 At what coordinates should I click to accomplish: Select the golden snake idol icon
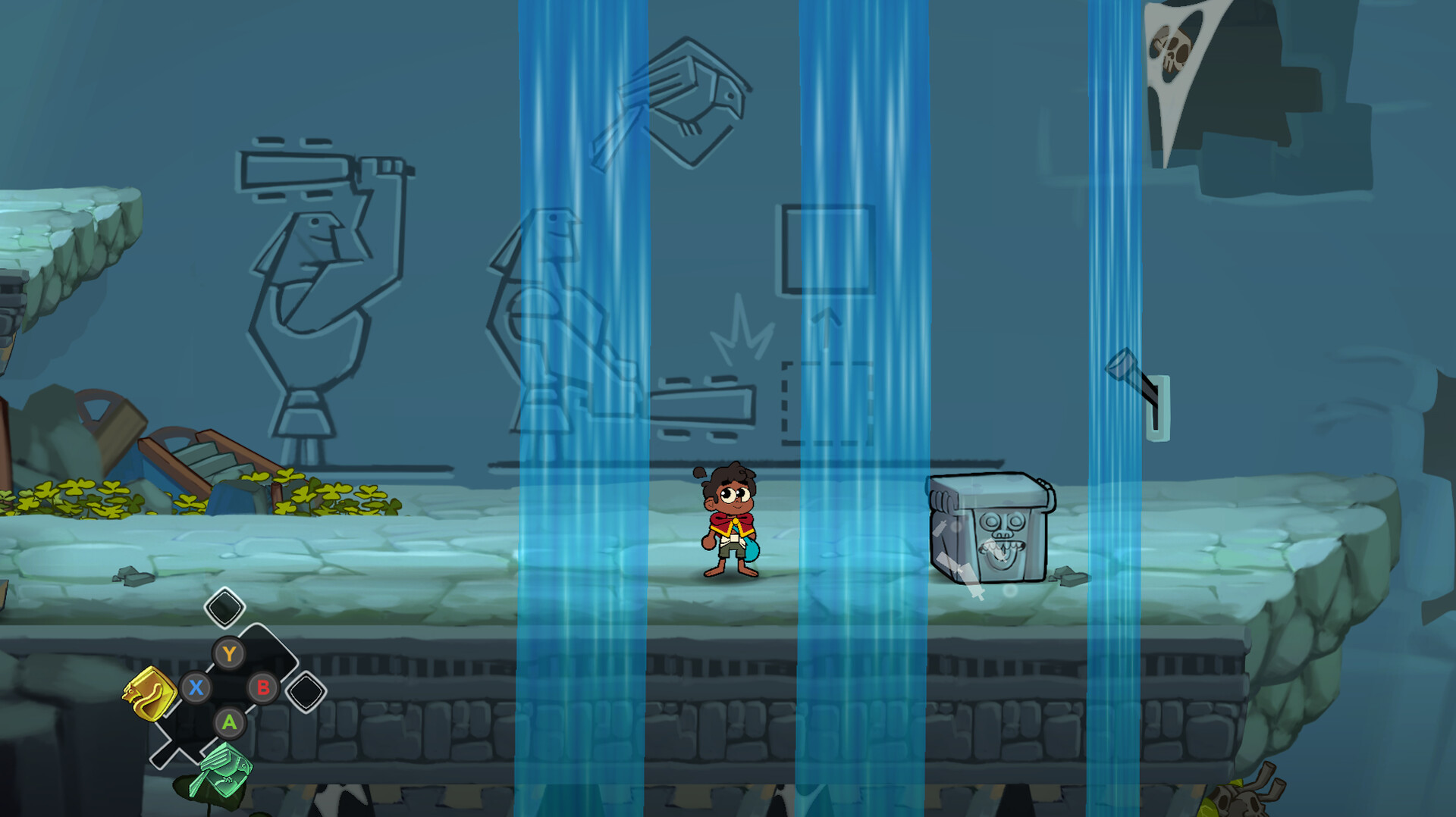pos(149,692)
